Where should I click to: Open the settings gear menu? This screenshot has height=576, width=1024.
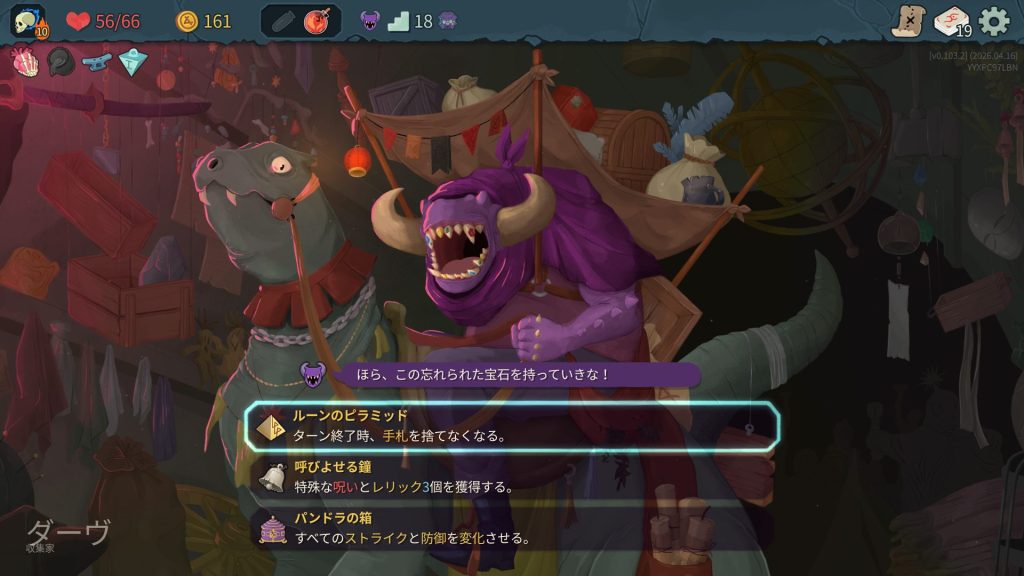(993, 21)
